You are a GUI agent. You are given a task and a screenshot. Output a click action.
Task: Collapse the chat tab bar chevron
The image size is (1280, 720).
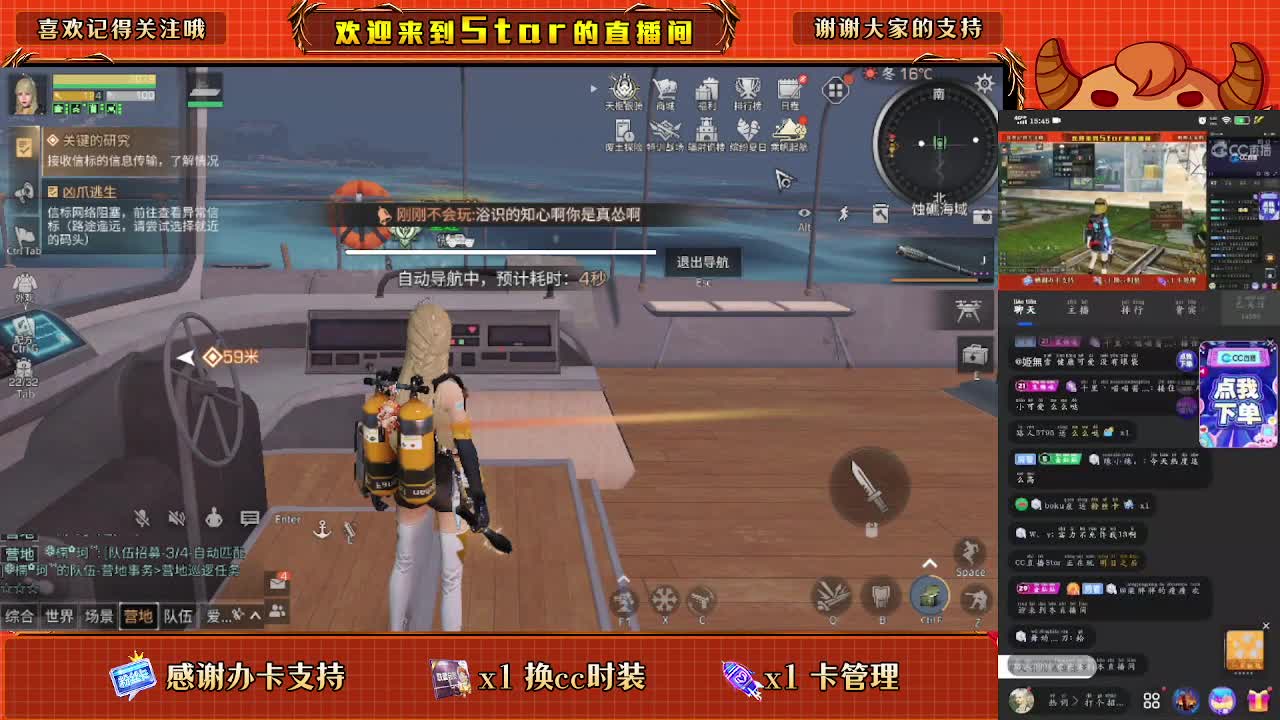(x=254, y=617)
